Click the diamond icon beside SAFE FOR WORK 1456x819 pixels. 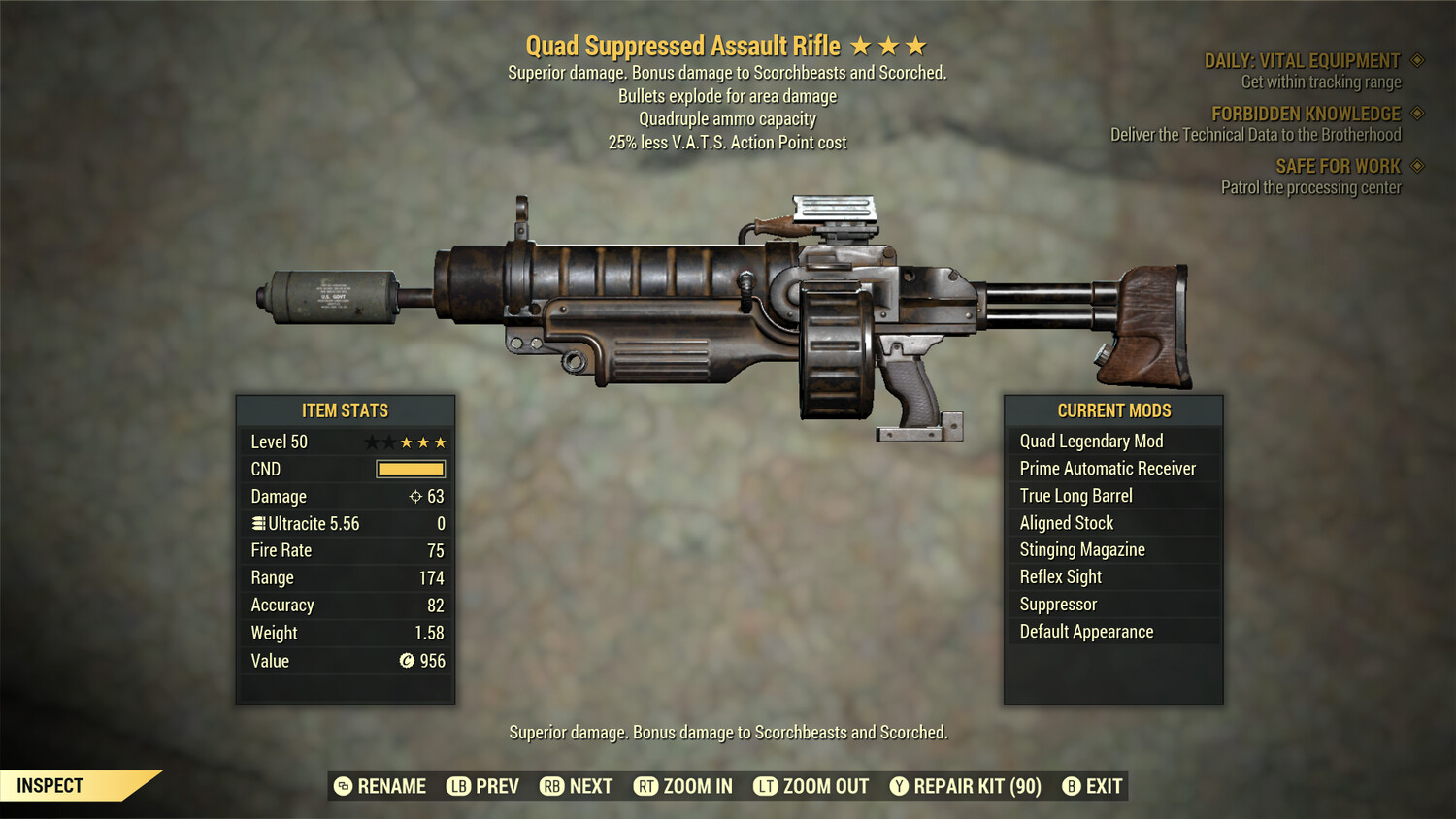pos(1415,166)
